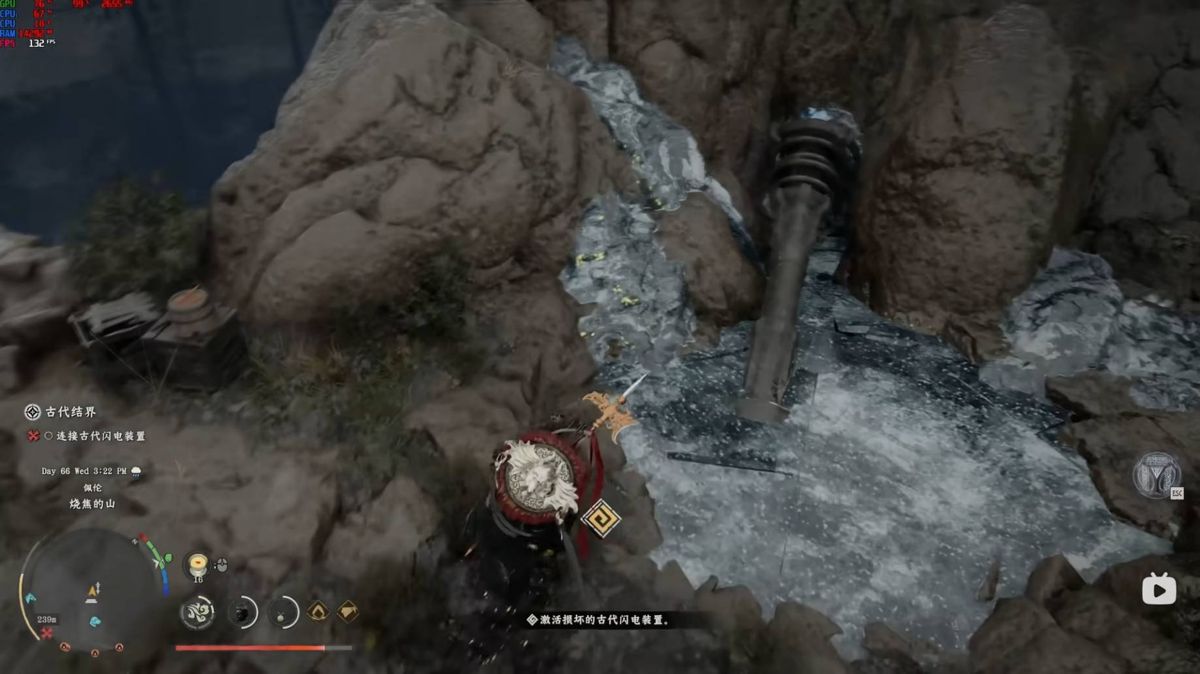Viewport: 1200px width, 674px height.
Task: Choose the small round bomb ability icon
Action: point(285,611)
